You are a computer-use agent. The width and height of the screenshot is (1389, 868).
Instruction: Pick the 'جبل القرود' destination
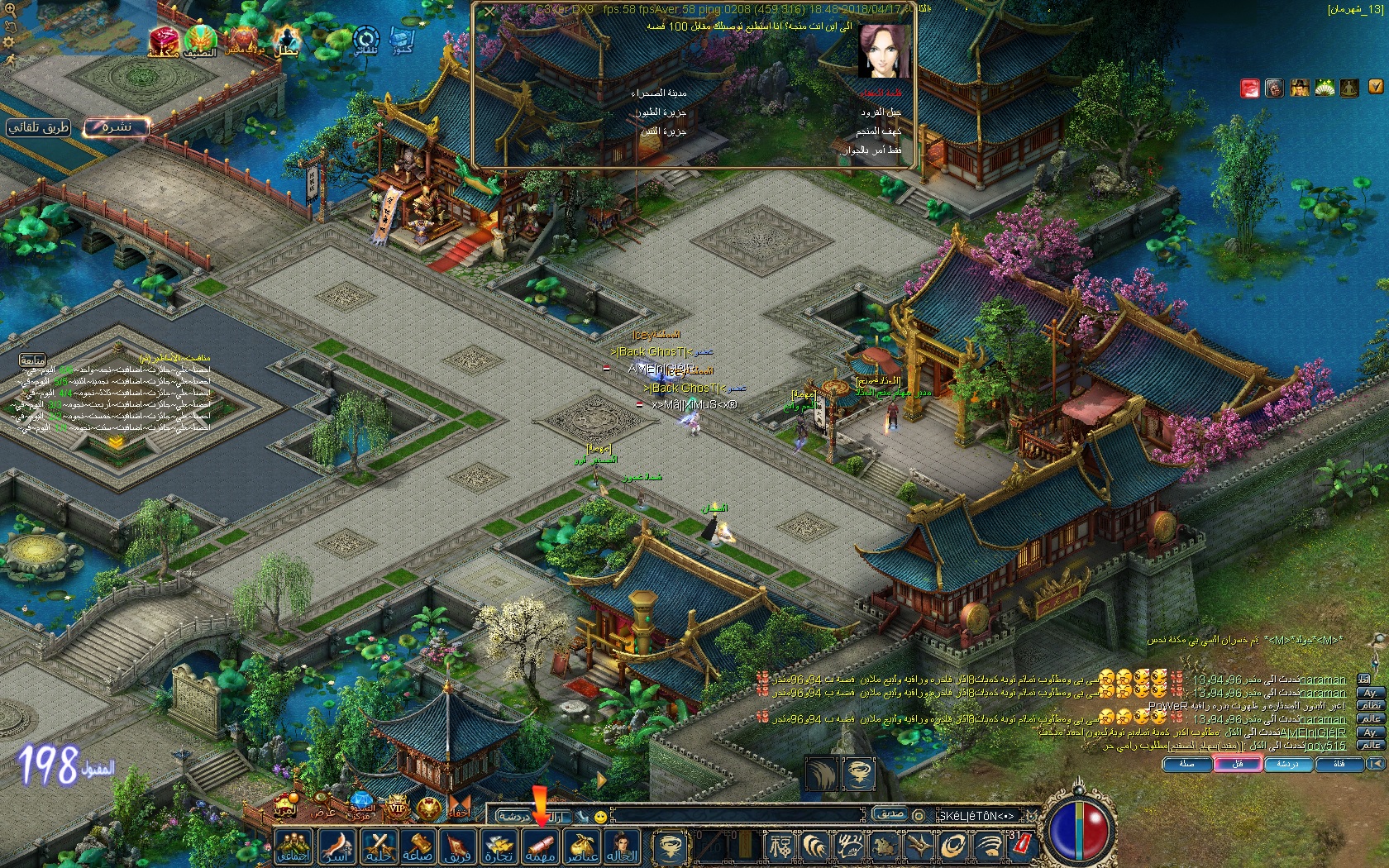click(881, 112)
